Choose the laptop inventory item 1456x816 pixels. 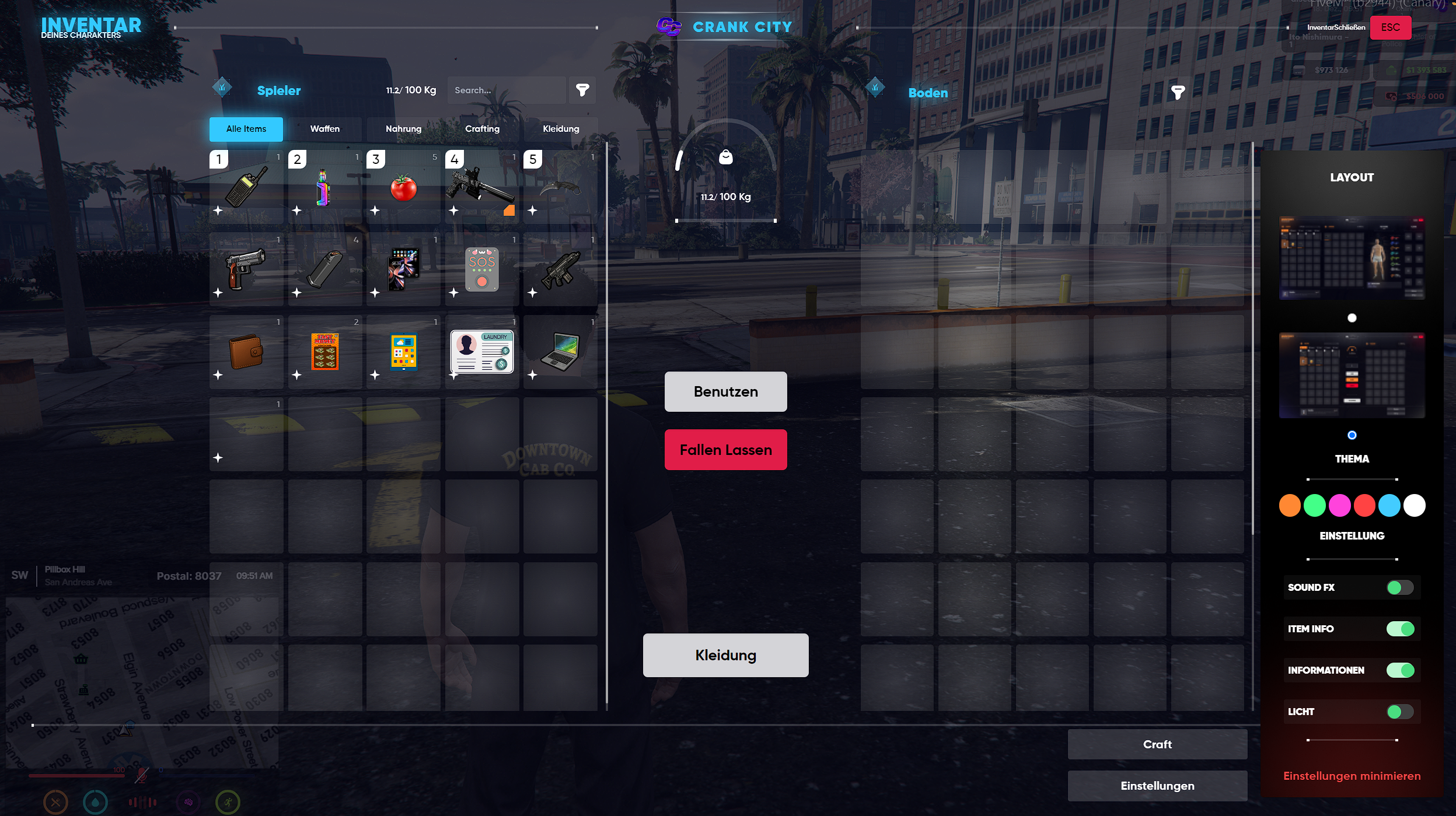tap(560, 352)
